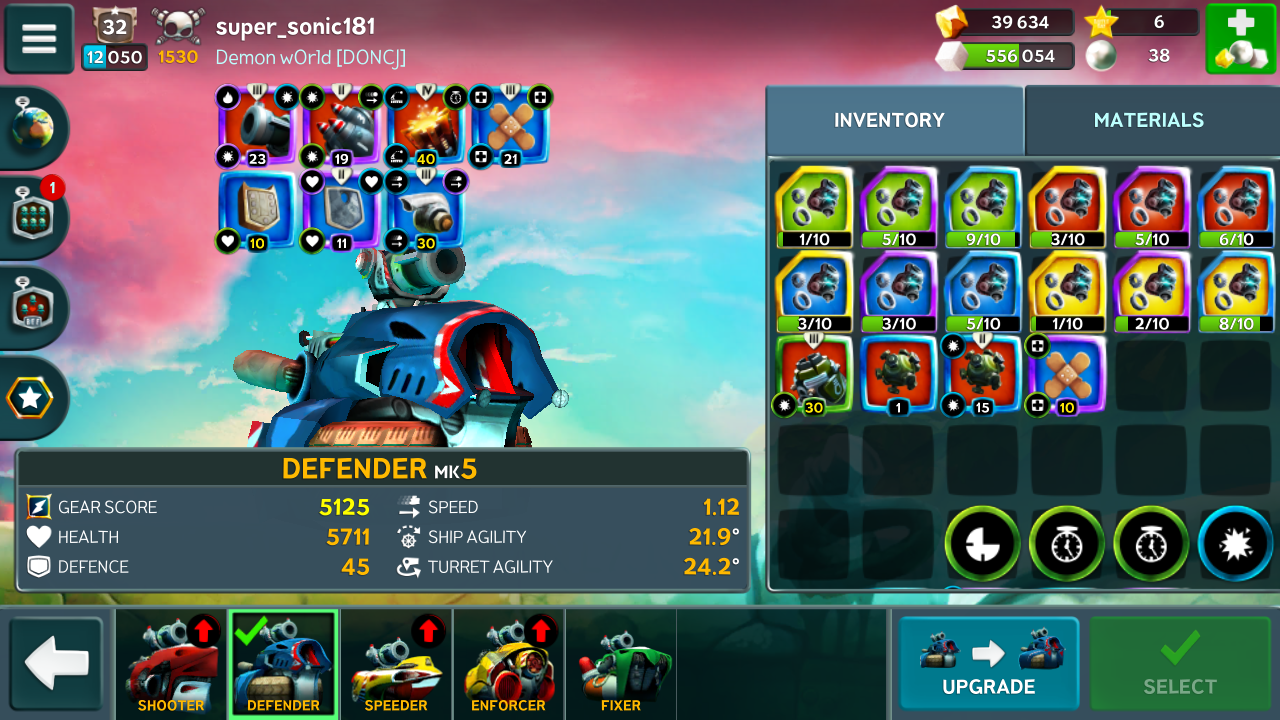Choose the Shooter ship
Screen dimensions: 1280x720
tap(171, 664)
